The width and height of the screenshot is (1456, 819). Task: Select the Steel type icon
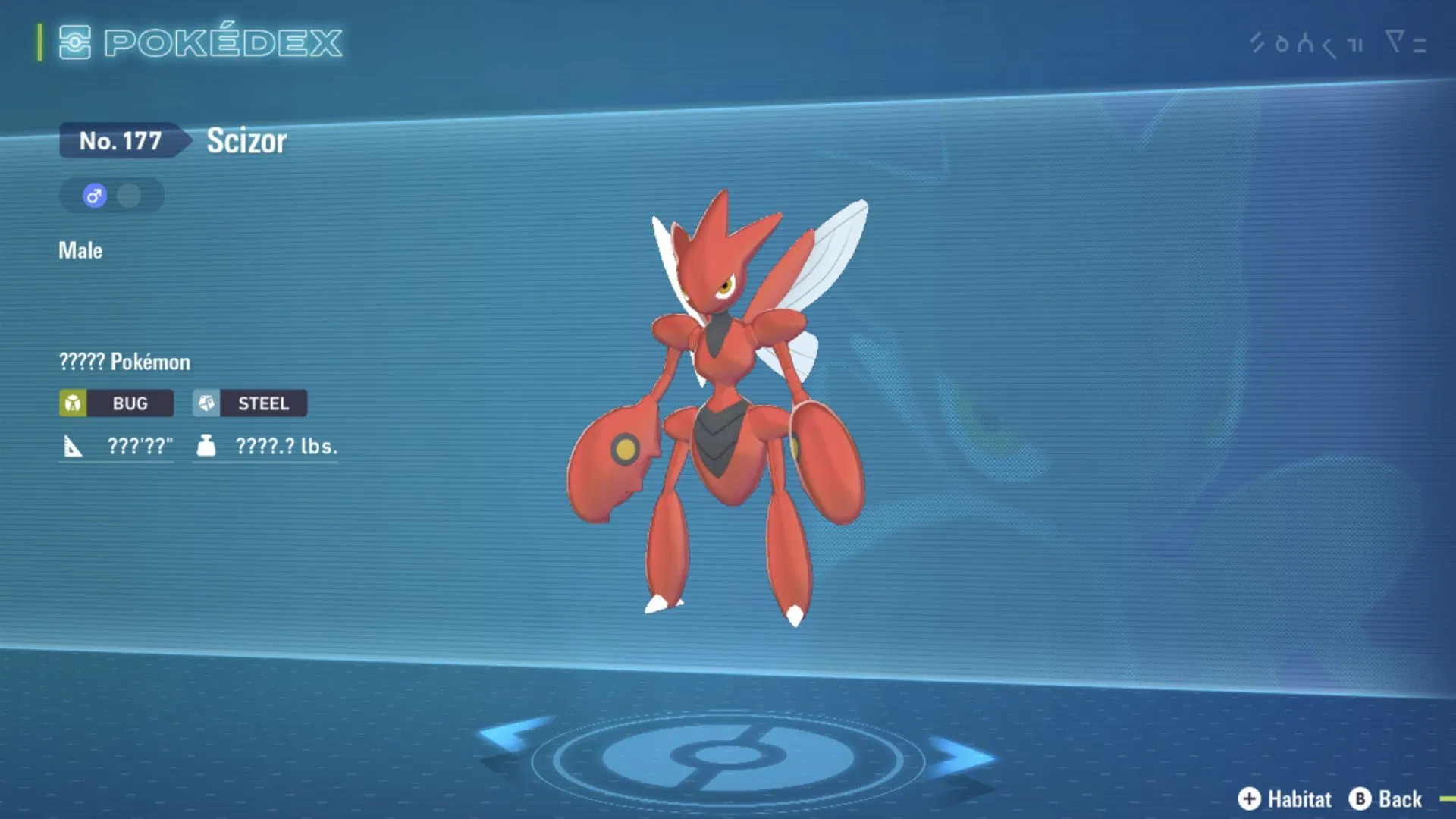[205, 403]
